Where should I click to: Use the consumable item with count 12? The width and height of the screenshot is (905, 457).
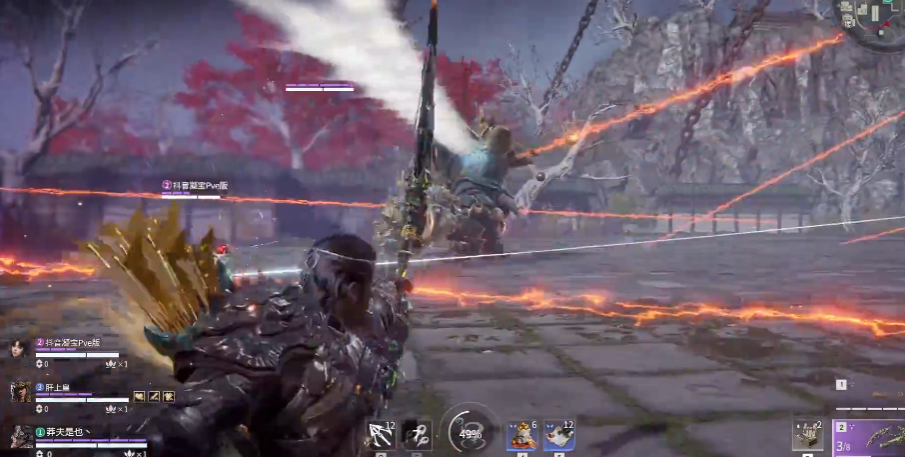[x=559, y=435]
